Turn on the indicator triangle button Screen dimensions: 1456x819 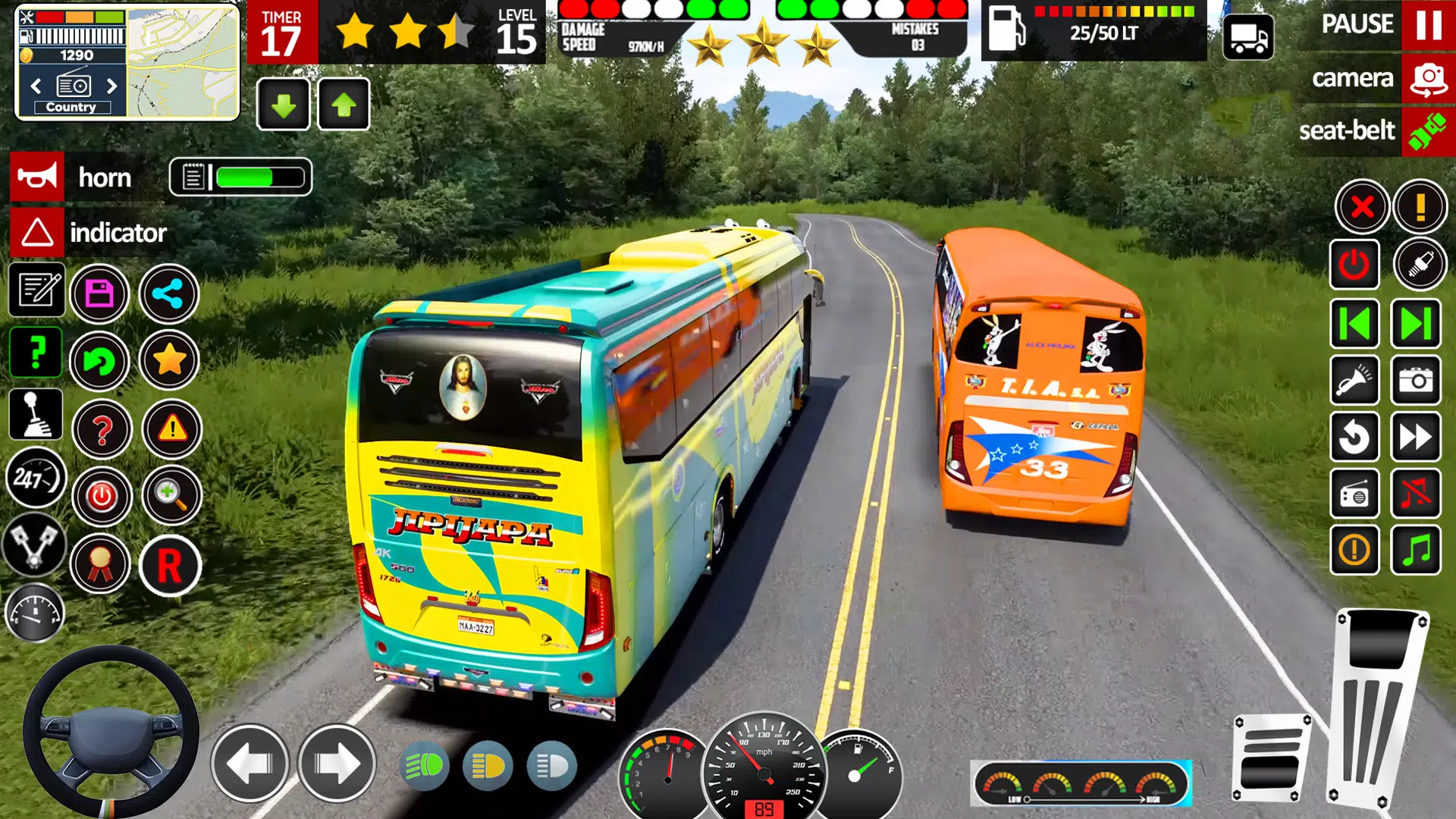36,233
